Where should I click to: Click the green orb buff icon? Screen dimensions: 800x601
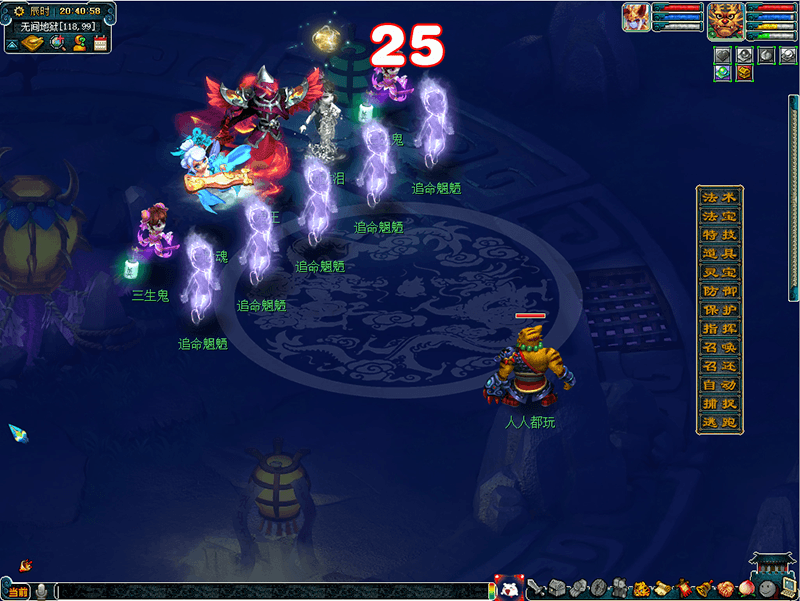point(722,73)
